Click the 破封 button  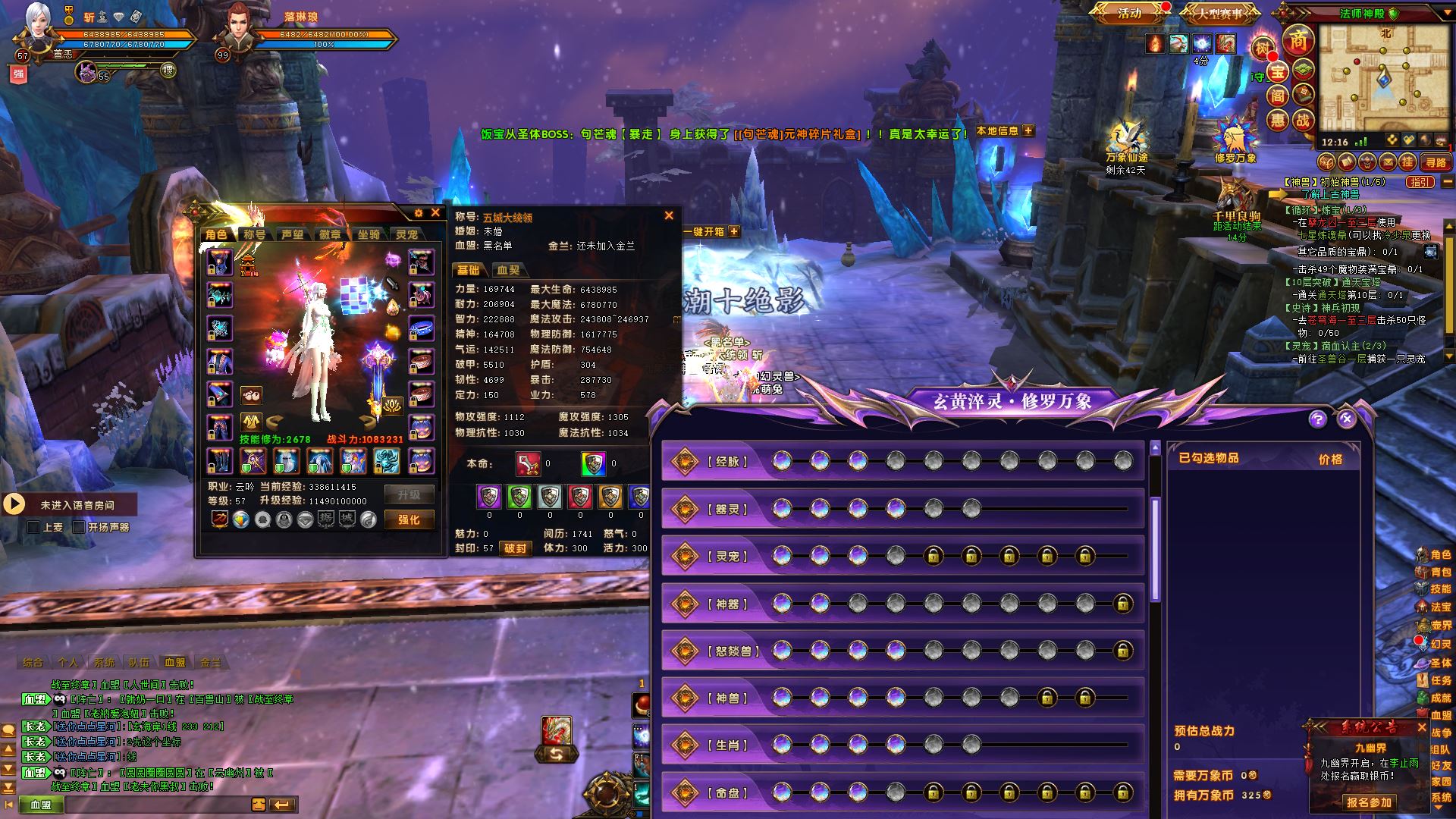[x=515, y=548]
